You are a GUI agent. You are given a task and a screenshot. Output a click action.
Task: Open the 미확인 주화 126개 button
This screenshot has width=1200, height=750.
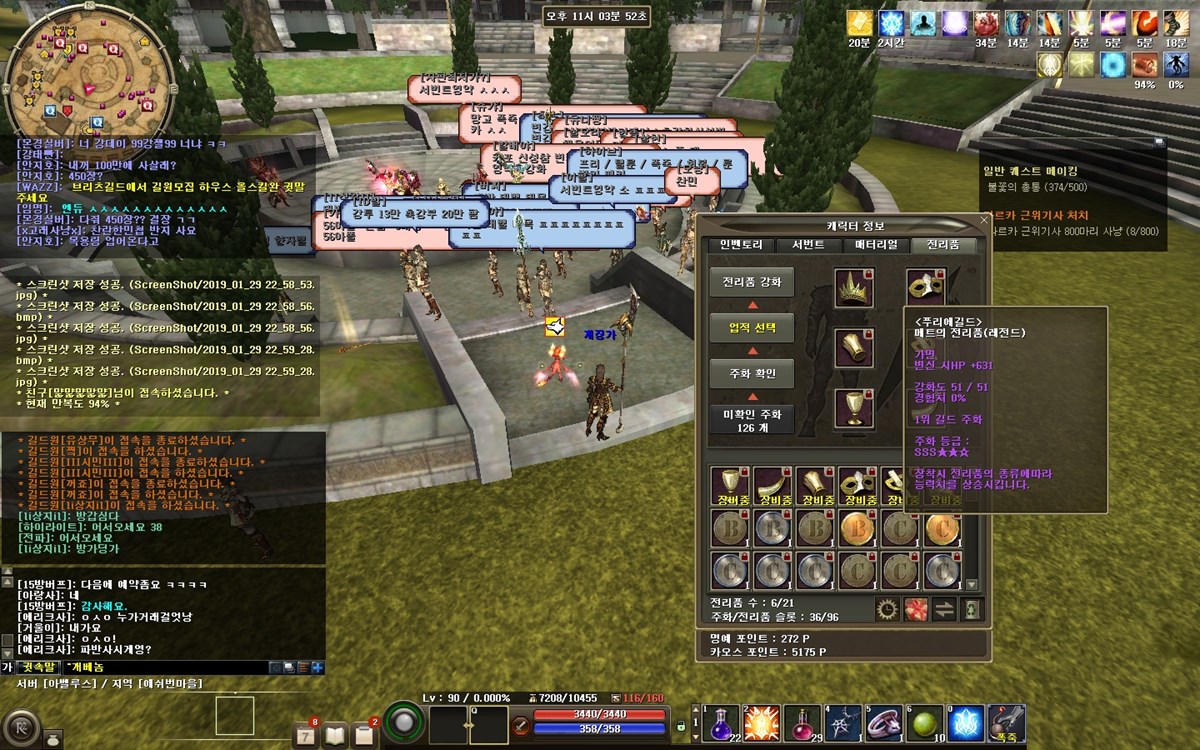click(751, 420)
